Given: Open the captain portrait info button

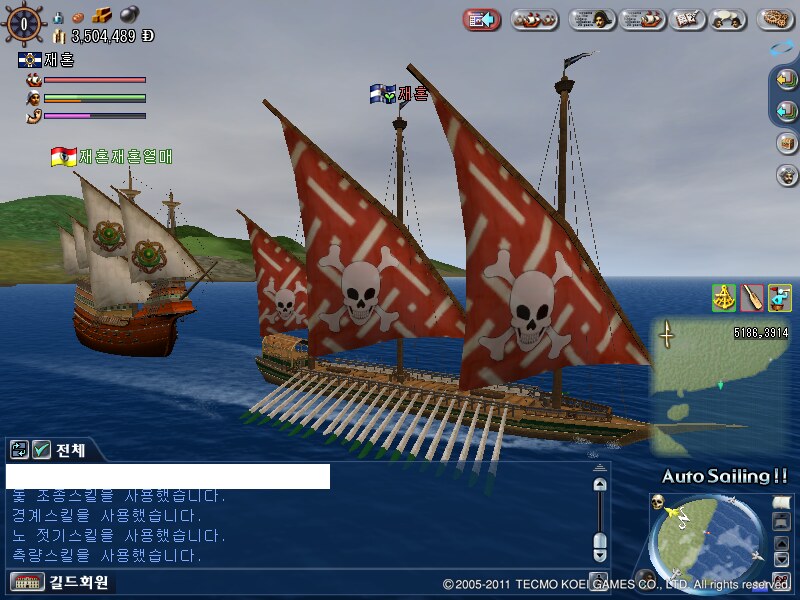Looking at the screenshot, I should 592,19.
